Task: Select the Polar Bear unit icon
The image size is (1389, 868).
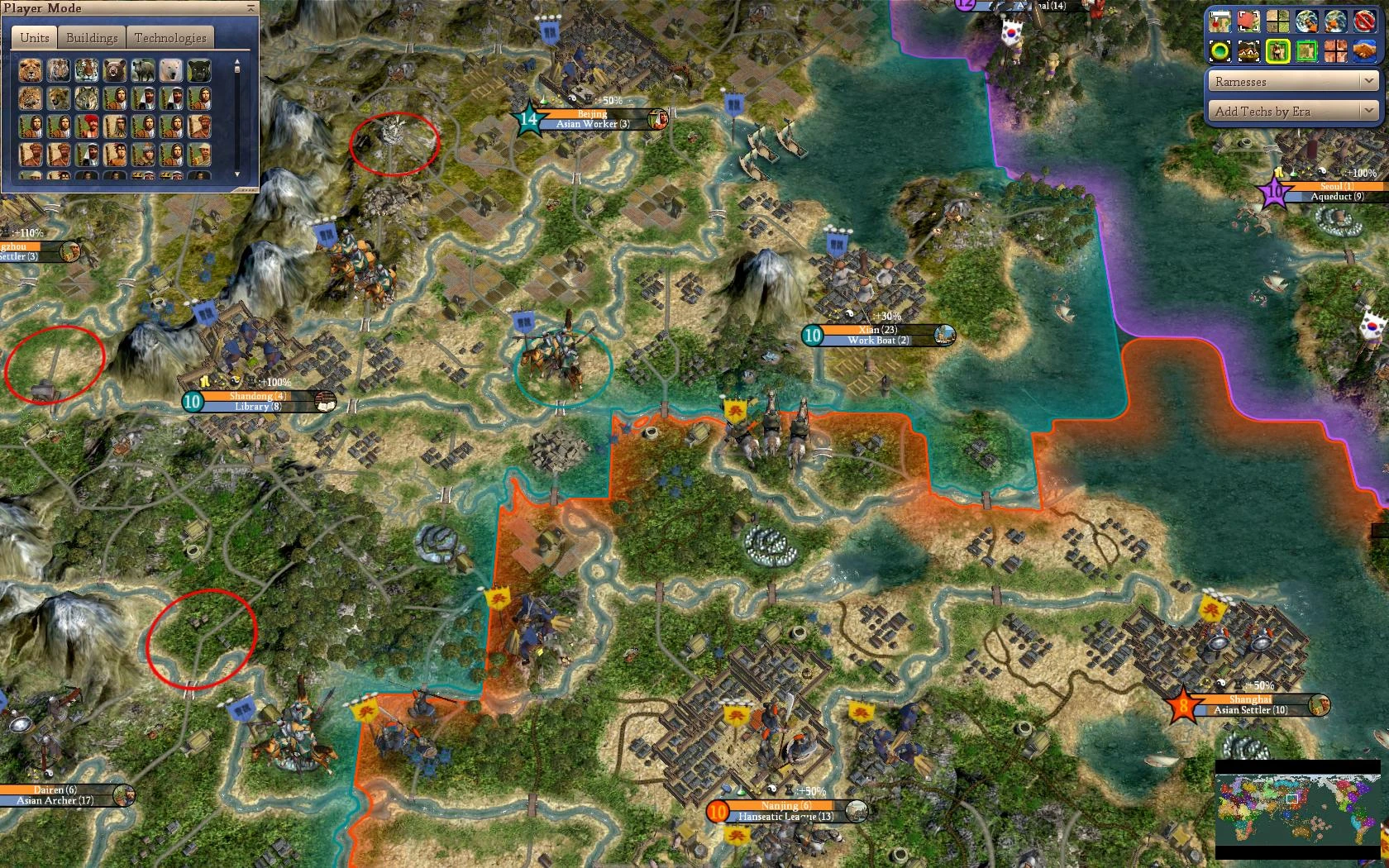Action: point(171,70)
